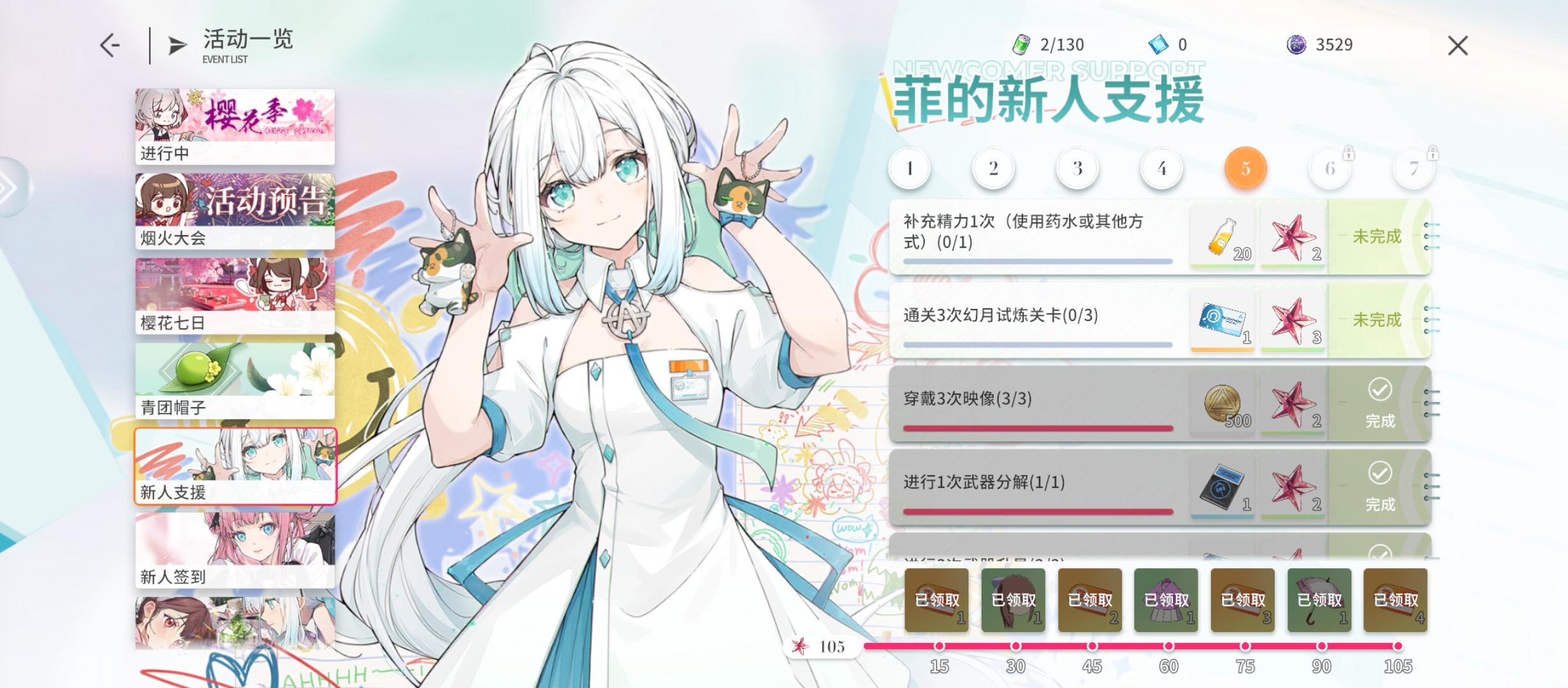This screenshot has height=688, width=1568.
Task: Click the back arrow next to 活动一览
Action: coord(112,45)
